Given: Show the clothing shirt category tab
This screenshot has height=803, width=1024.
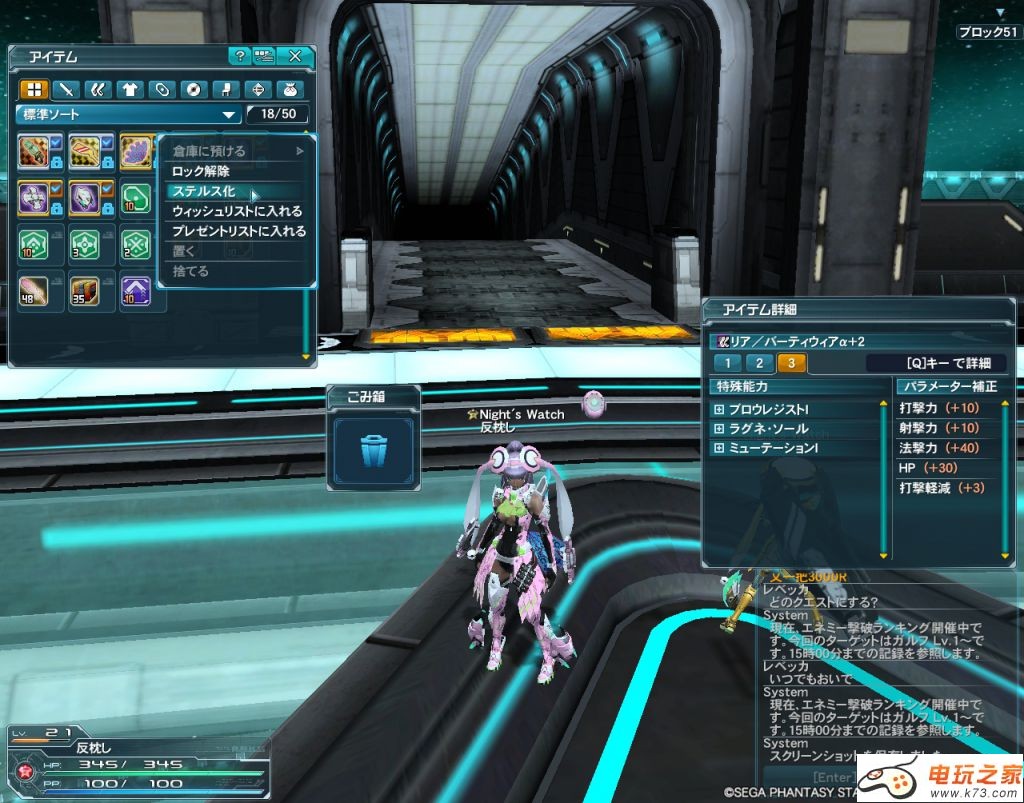Looking at the screenshot, I should pos(130,89).
